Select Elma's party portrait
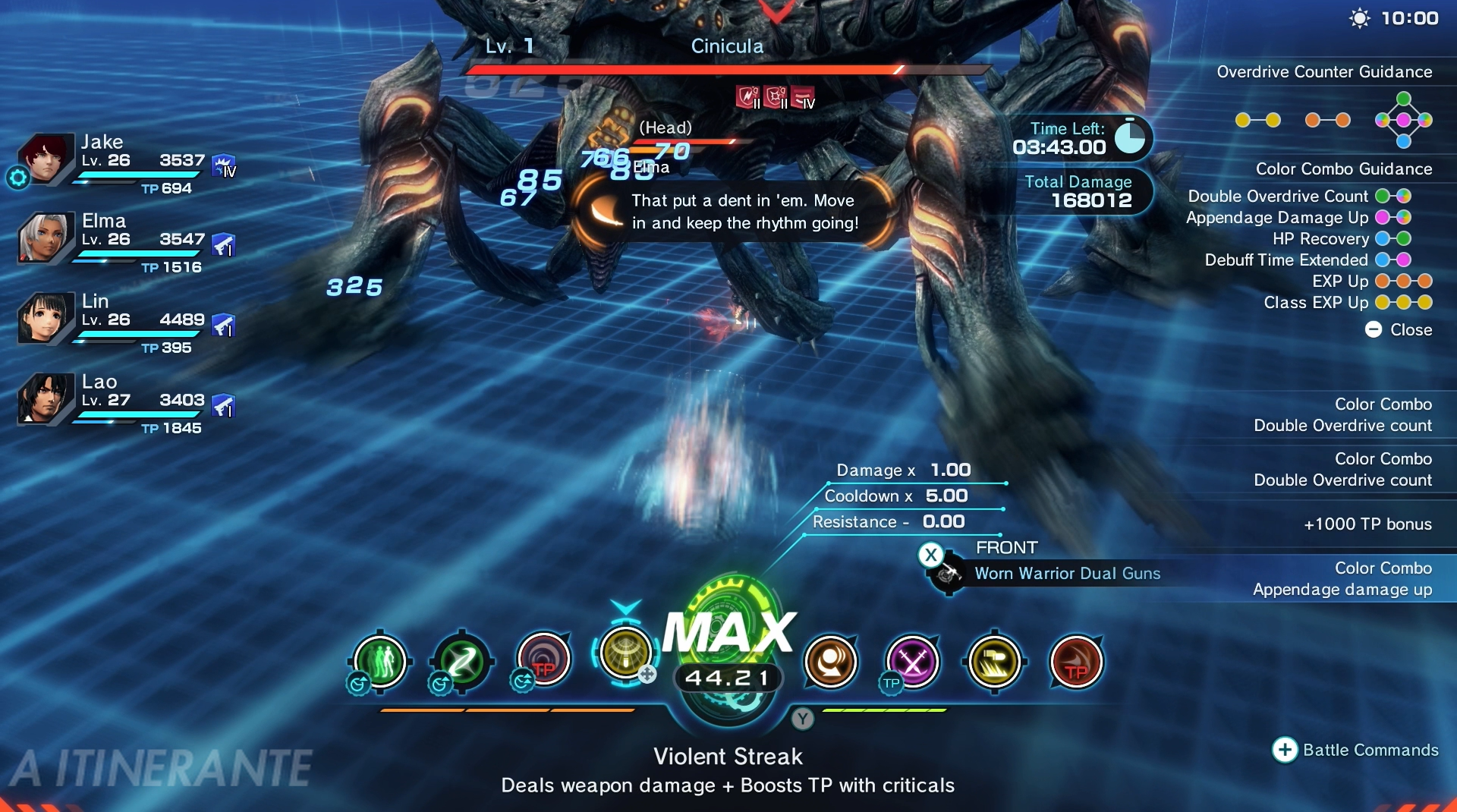This screenshot has width=1457, height=812. coord(44,238)
